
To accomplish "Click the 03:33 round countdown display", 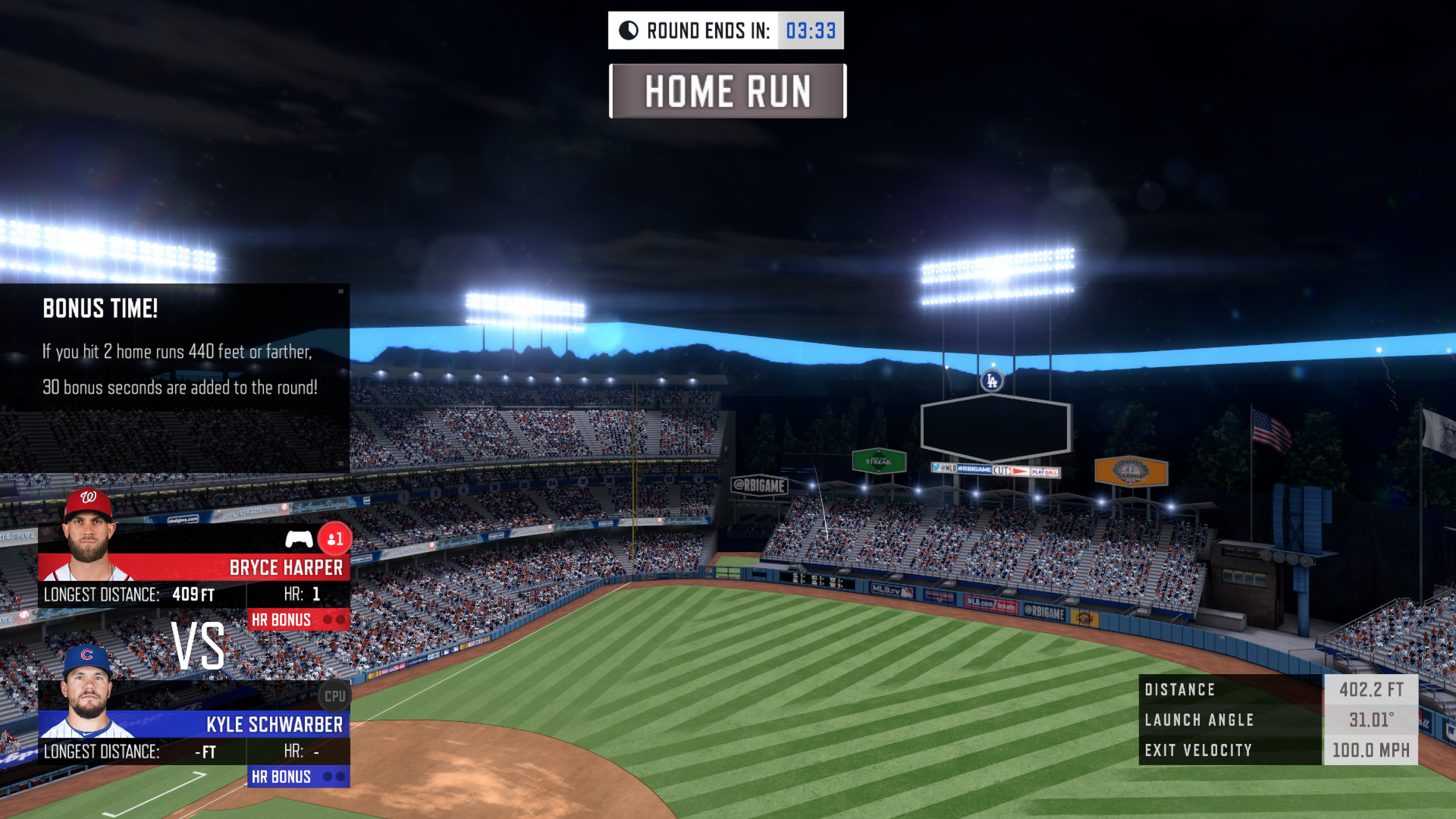I will [x=811, y=30].
